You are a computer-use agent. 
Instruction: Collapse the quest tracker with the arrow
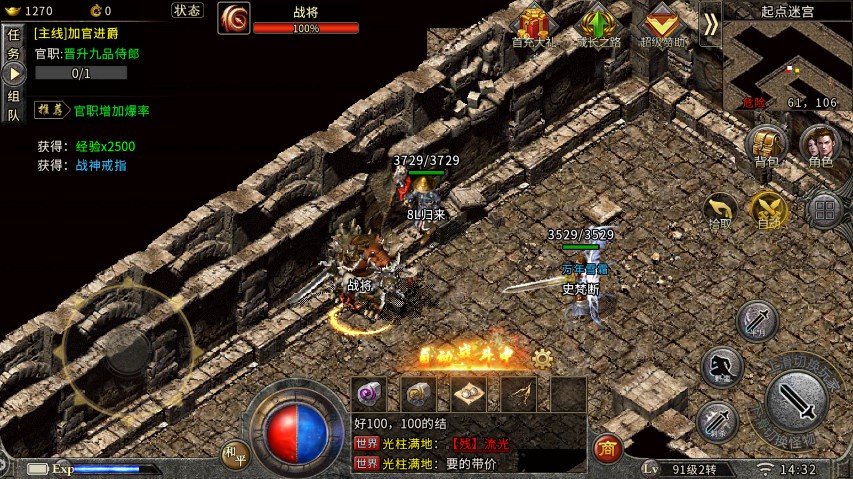pos(13,74)
